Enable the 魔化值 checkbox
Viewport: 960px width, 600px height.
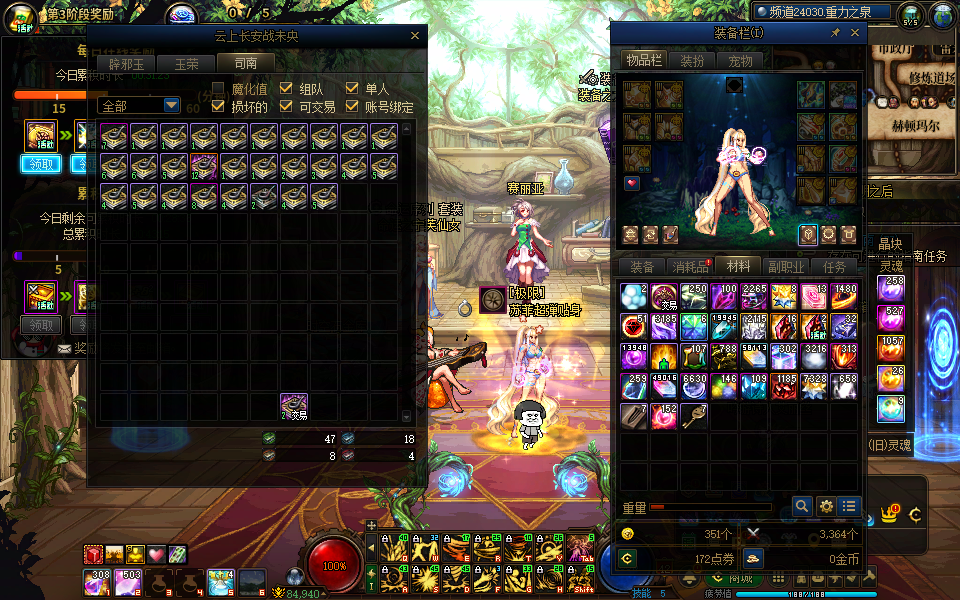coord(219,89)
